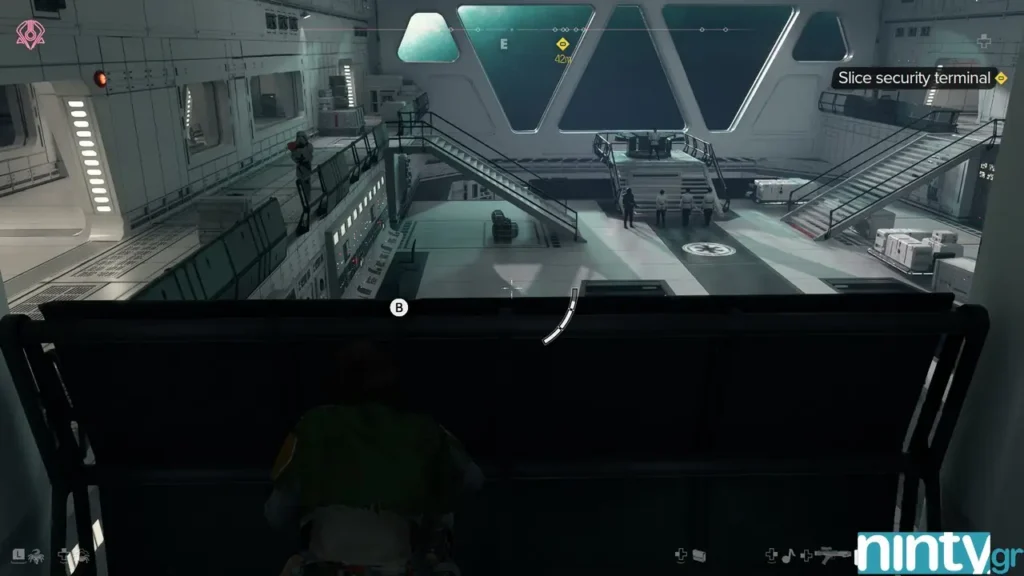Select the blaster weapon icon

832,553
